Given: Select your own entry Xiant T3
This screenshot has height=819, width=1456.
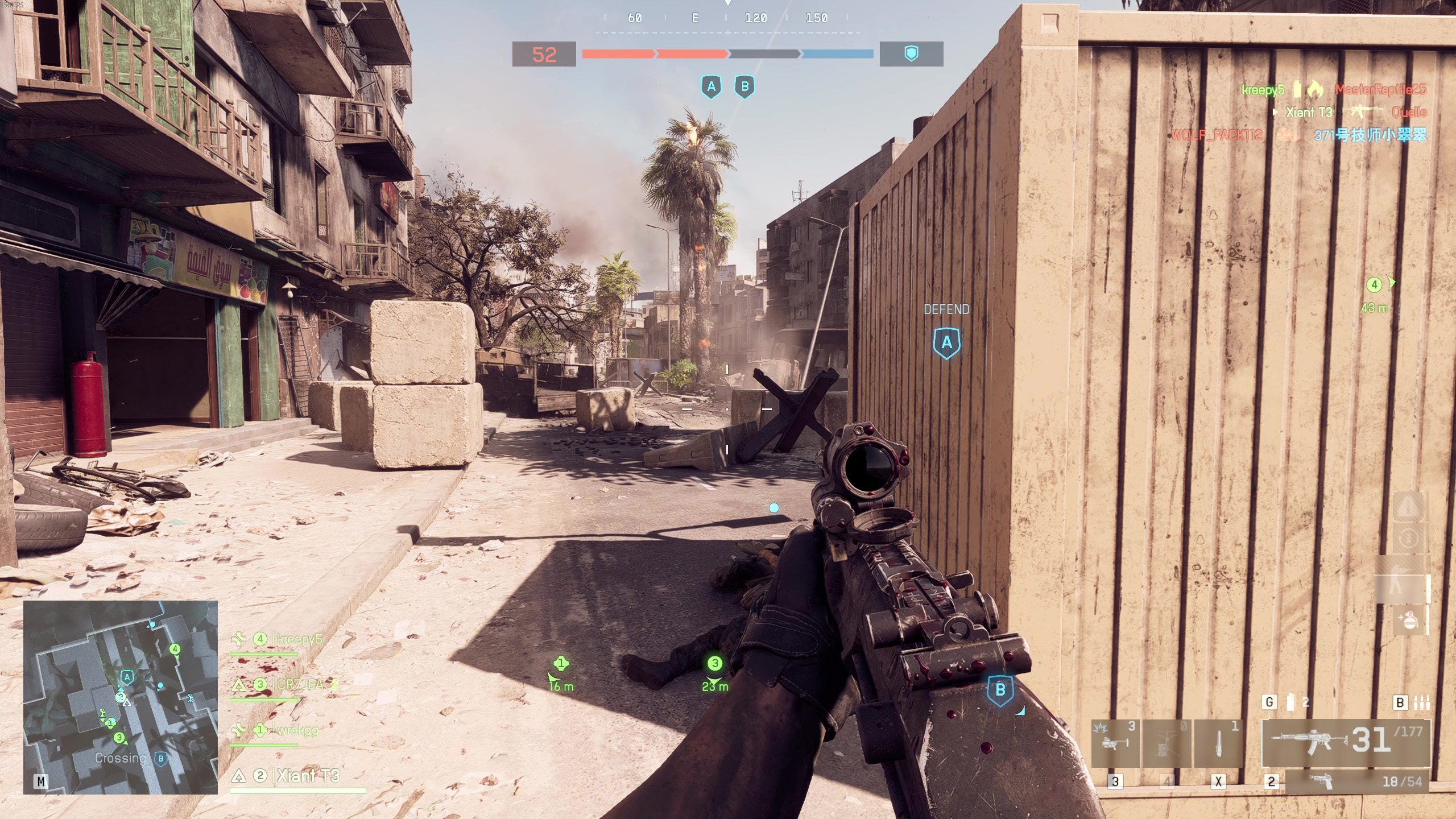Looking at the screenshot, I should 307,776.
